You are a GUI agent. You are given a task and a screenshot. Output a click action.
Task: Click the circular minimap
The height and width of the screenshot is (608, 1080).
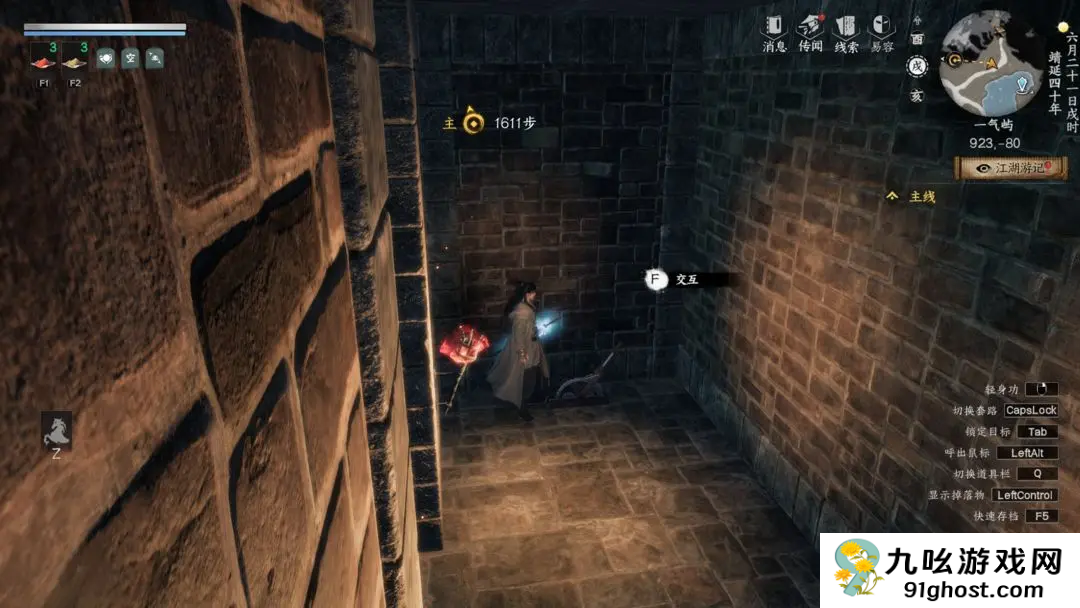point(990,64)
